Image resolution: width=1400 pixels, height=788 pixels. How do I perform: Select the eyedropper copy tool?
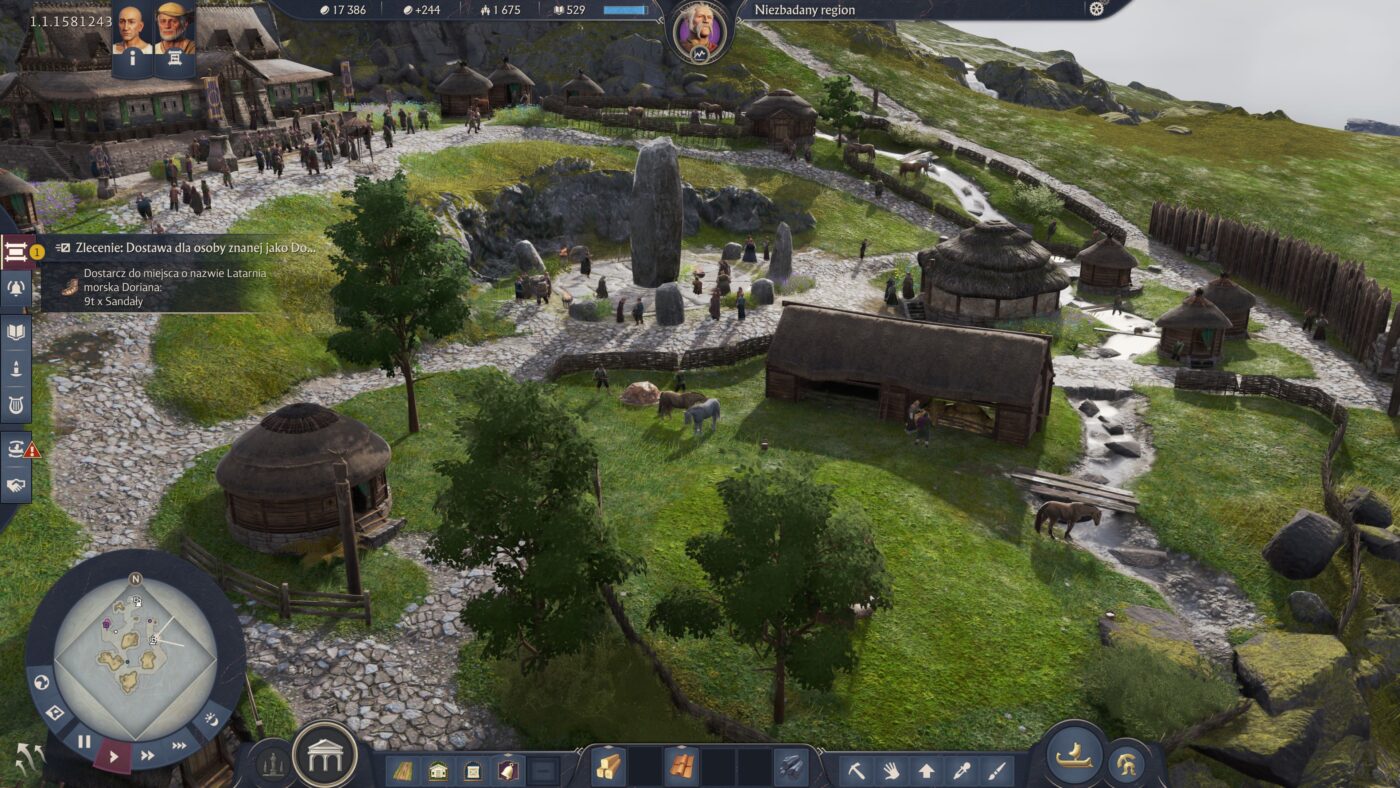(961, 770)
